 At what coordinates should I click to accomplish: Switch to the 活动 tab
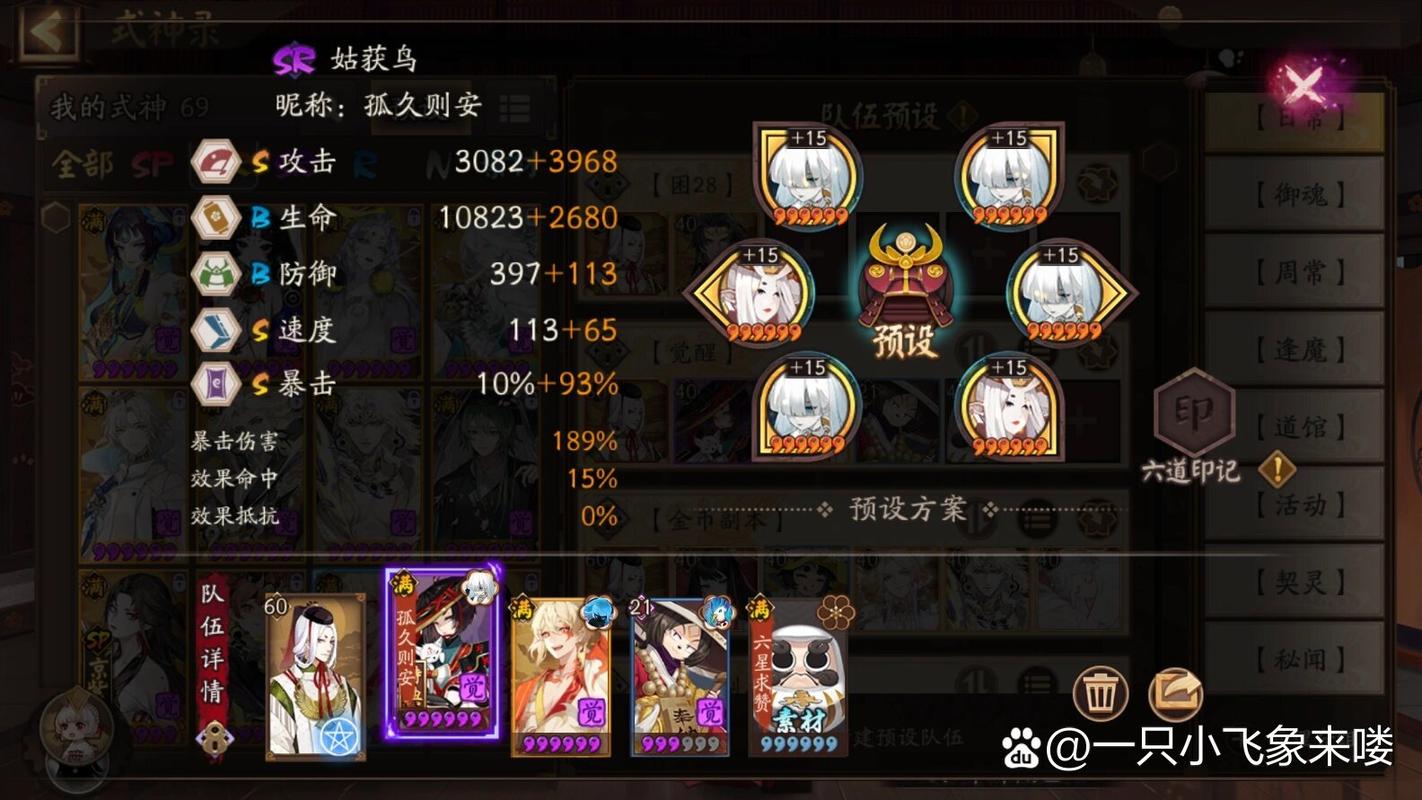1296,505
